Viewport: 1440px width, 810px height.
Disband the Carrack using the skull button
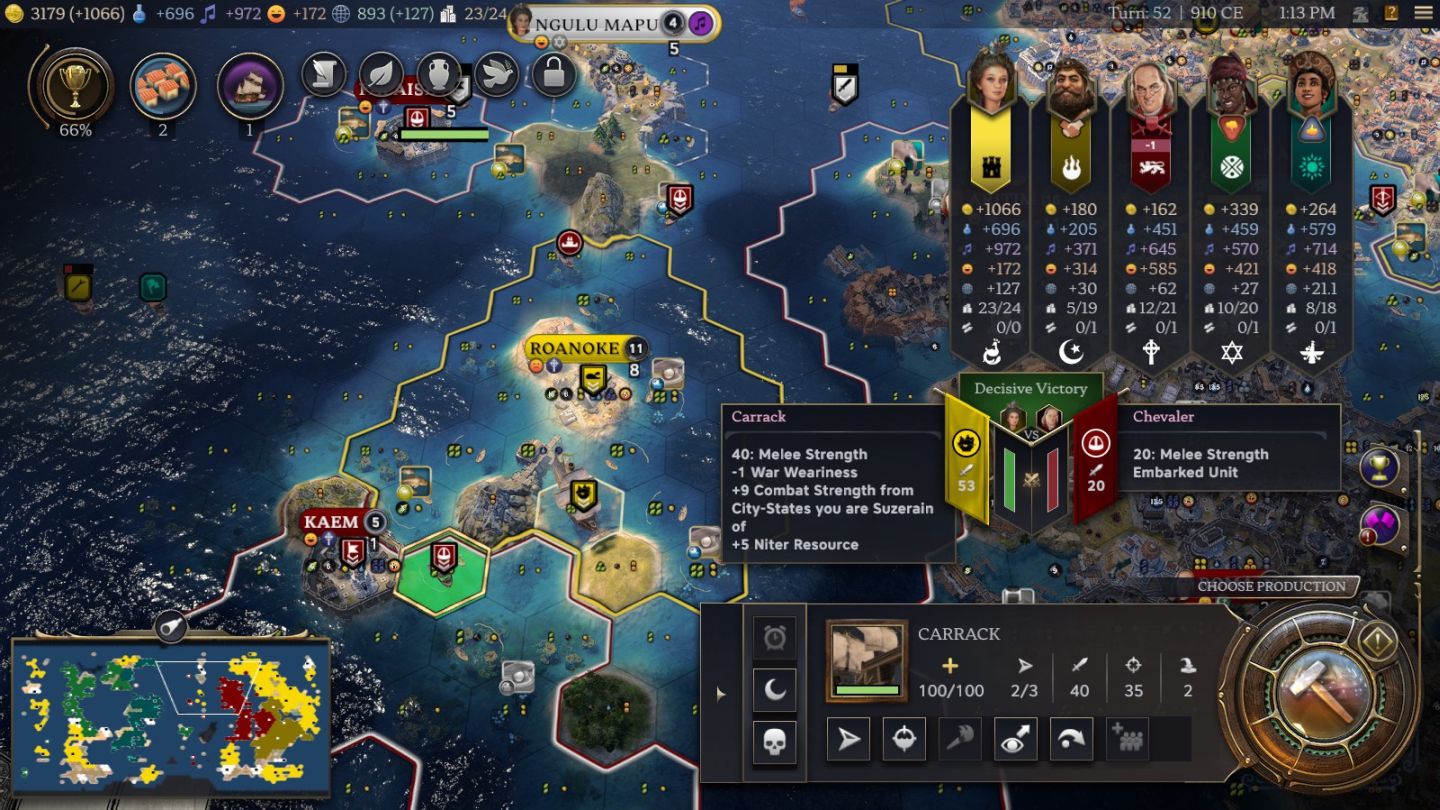tap(775, 742)
